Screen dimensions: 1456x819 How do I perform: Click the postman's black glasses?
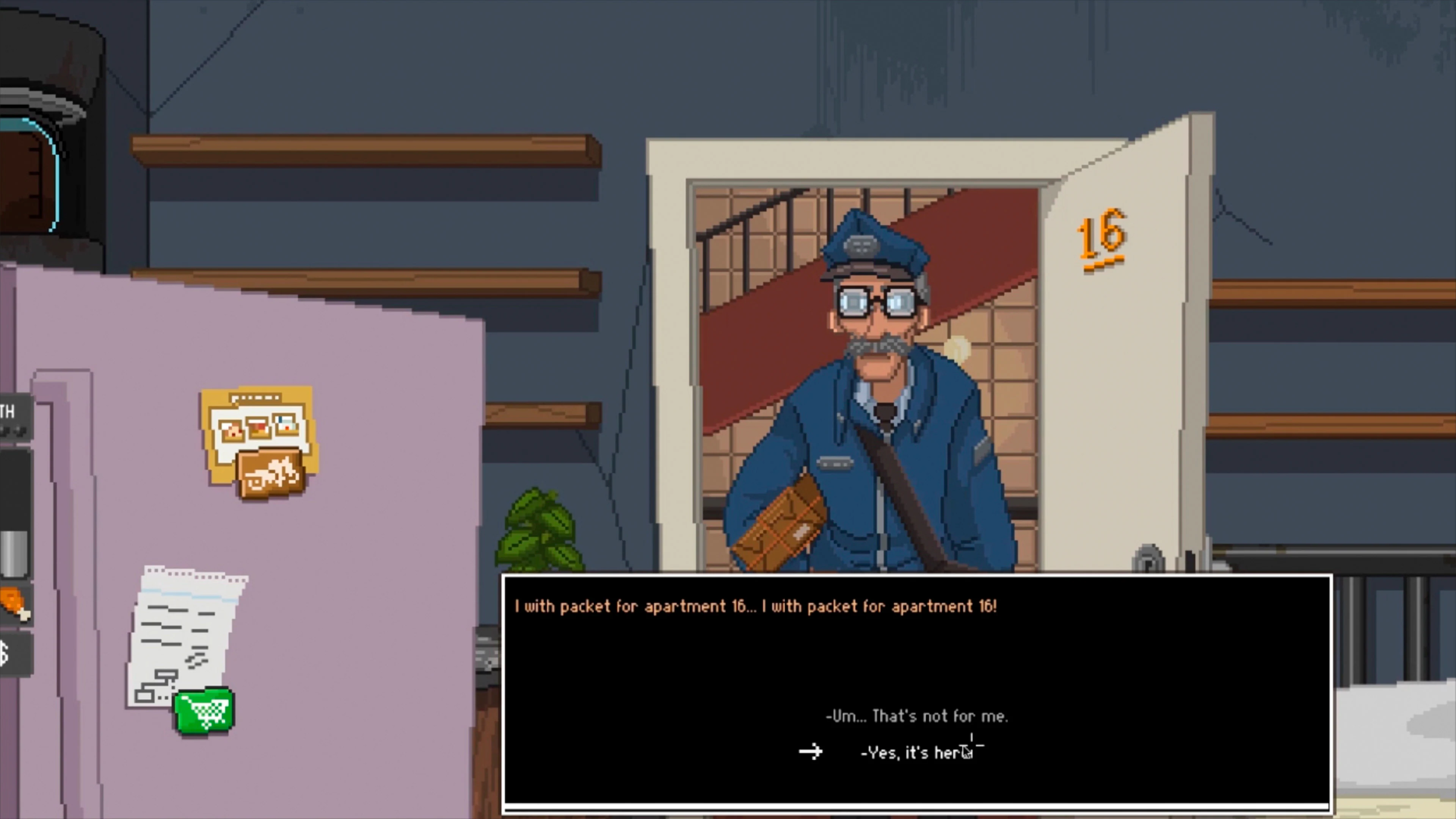click(875, 303)
